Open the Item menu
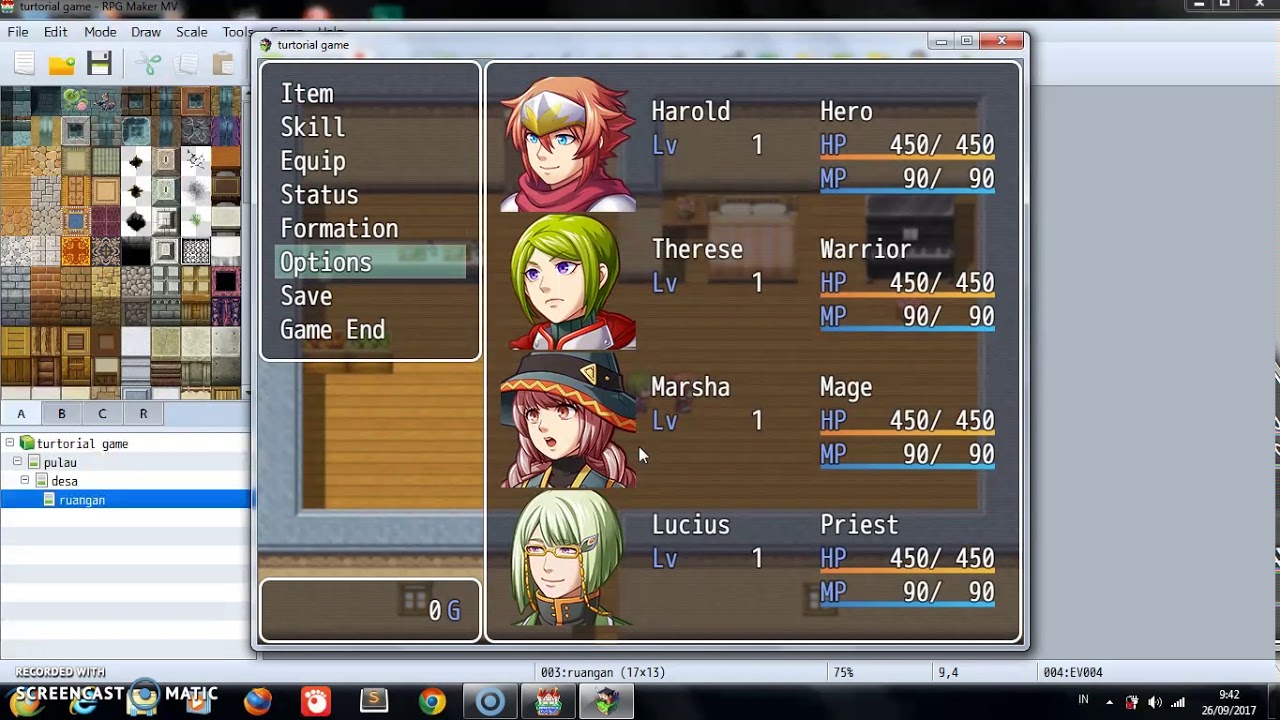Image resolution: width=1280 pixels, height=720 pixels. point(307,94)
